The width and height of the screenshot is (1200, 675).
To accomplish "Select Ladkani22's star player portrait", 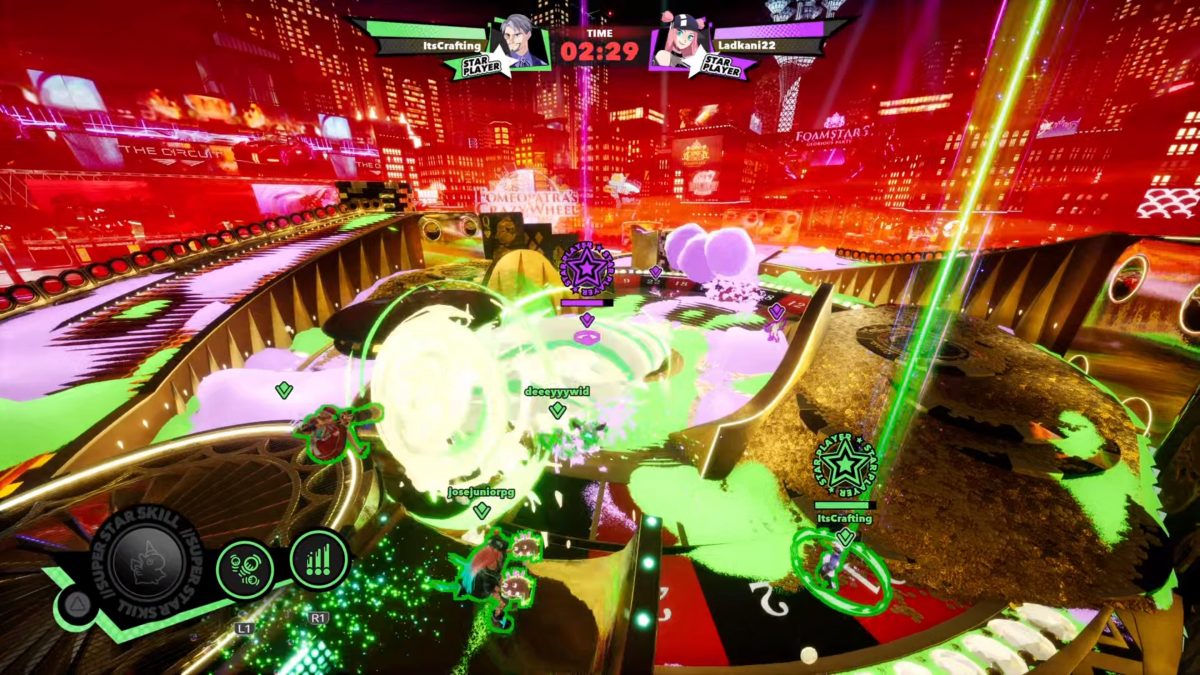I will pyautogui.click(x=679, y=46).
